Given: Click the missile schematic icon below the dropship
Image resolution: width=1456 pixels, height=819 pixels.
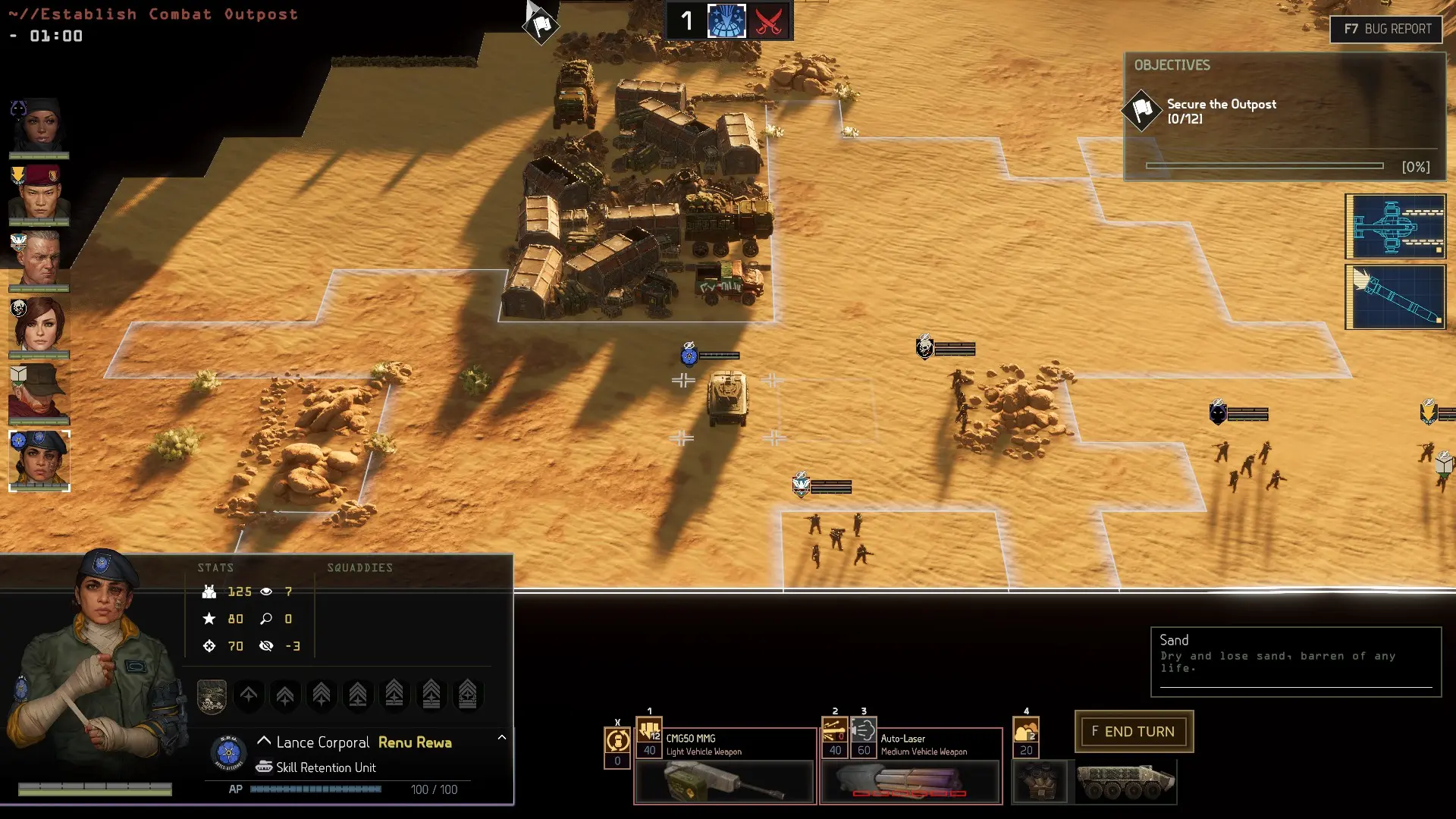Looking at the screenshot, I should click(x=1395, y=297).
